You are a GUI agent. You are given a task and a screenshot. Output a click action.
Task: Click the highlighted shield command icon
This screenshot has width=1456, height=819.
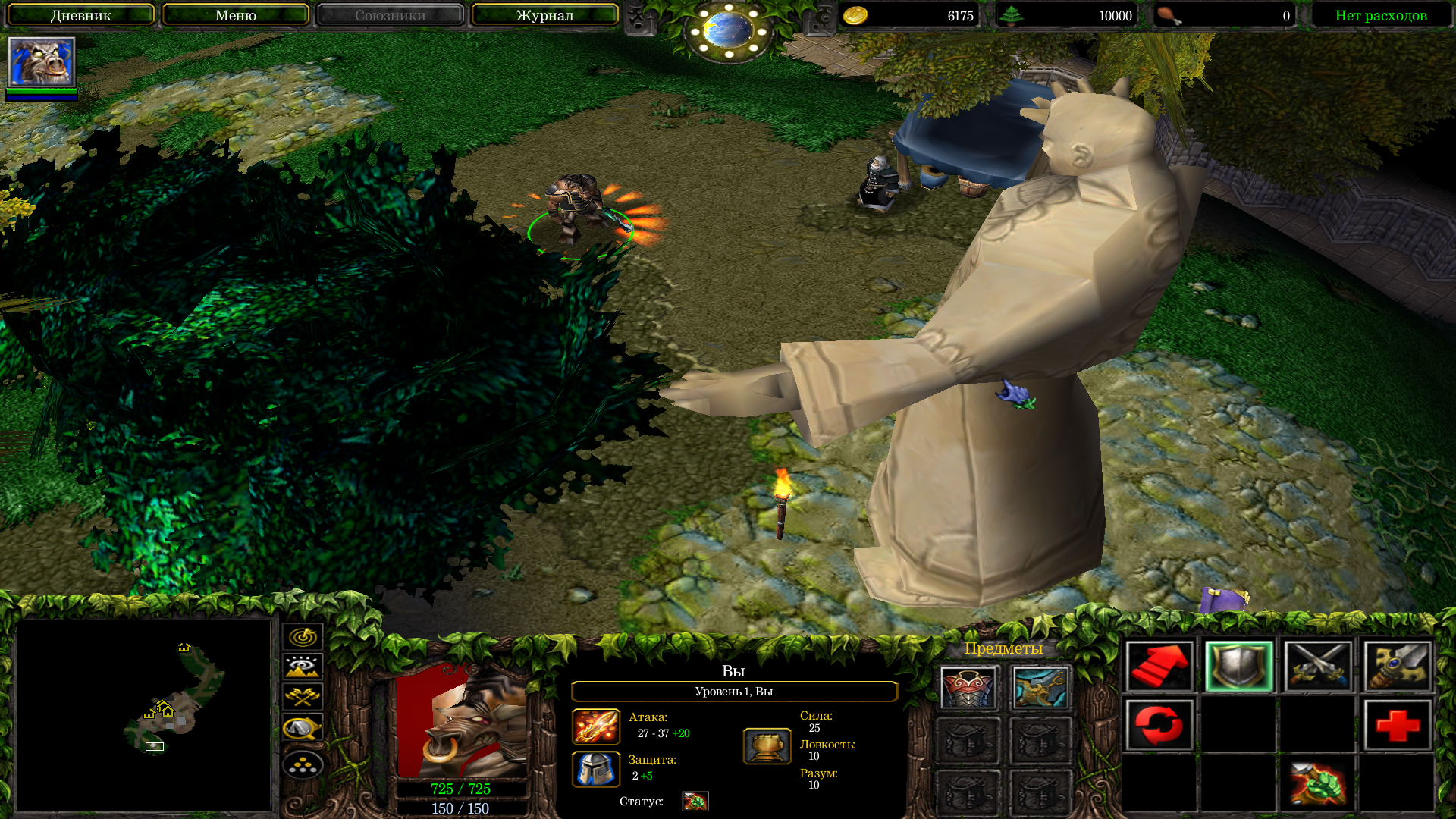pyautogui.click(x=1238, y=667)
